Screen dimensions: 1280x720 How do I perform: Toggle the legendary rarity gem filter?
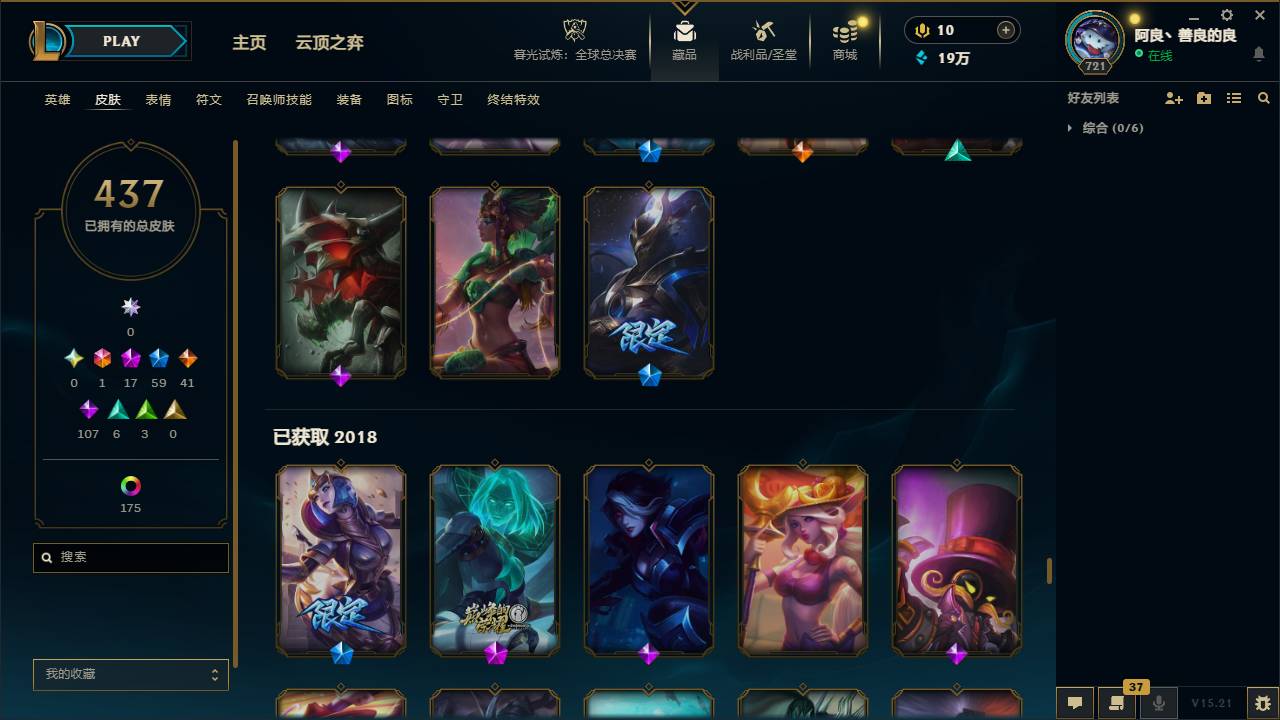[187, 358]
